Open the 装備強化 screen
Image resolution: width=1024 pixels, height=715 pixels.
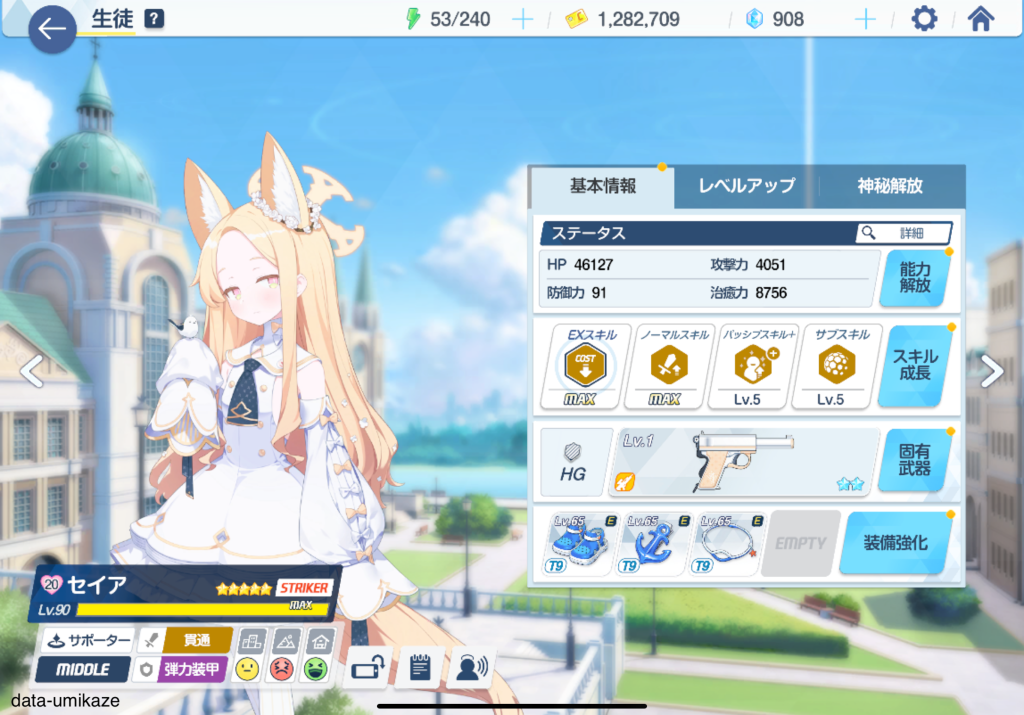tap(895, 544)
